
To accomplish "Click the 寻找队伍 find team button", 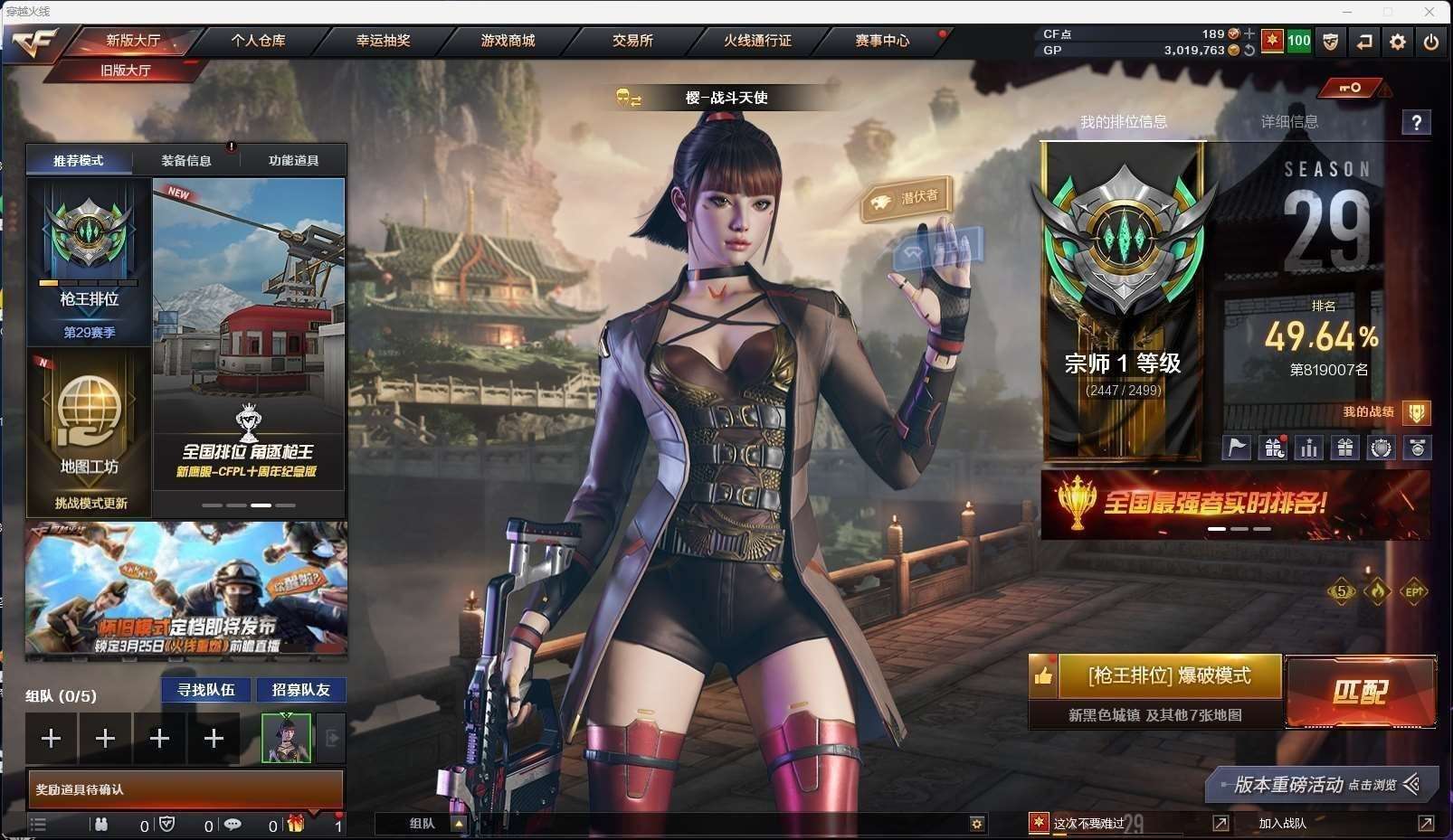I will tap(206, 690).
